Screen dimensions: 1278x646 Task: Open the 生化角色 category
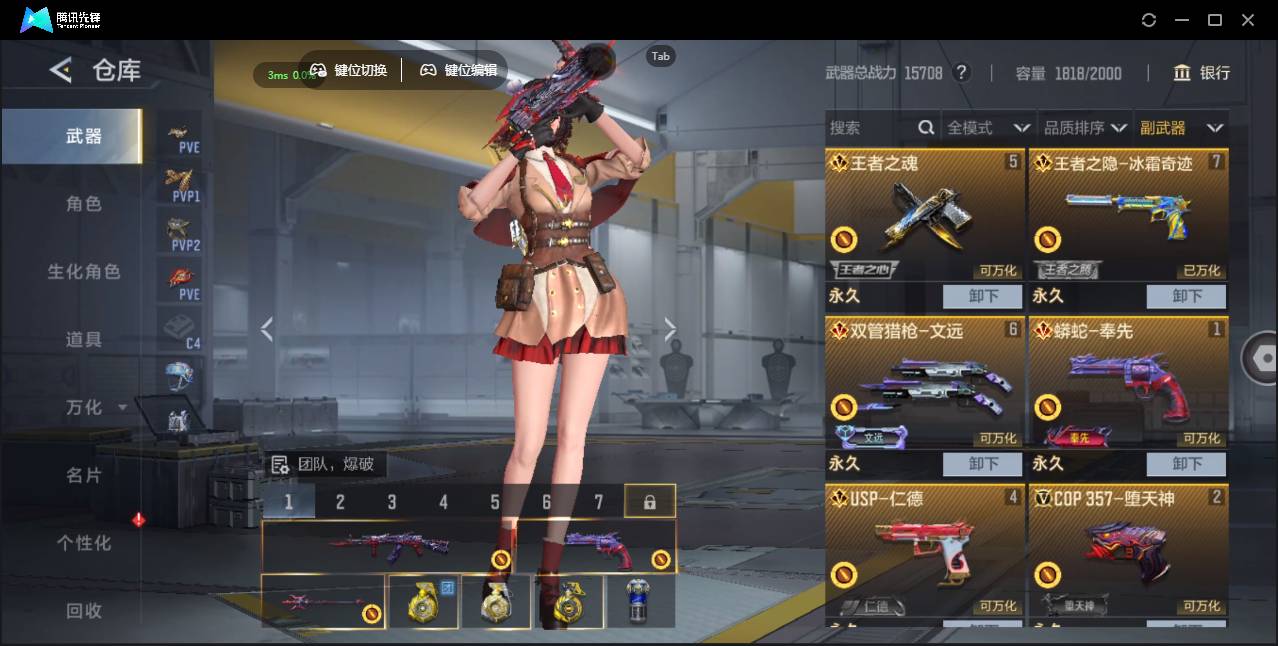point(84,272)
